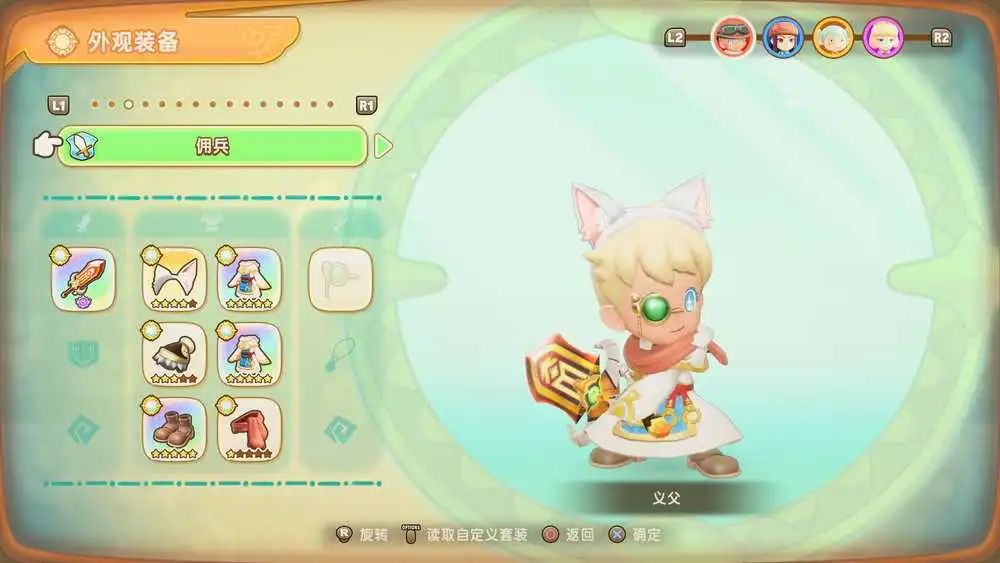1000x563 pixels.
Task: Select the orange sword weapon slot
Action: pos(83,279)
